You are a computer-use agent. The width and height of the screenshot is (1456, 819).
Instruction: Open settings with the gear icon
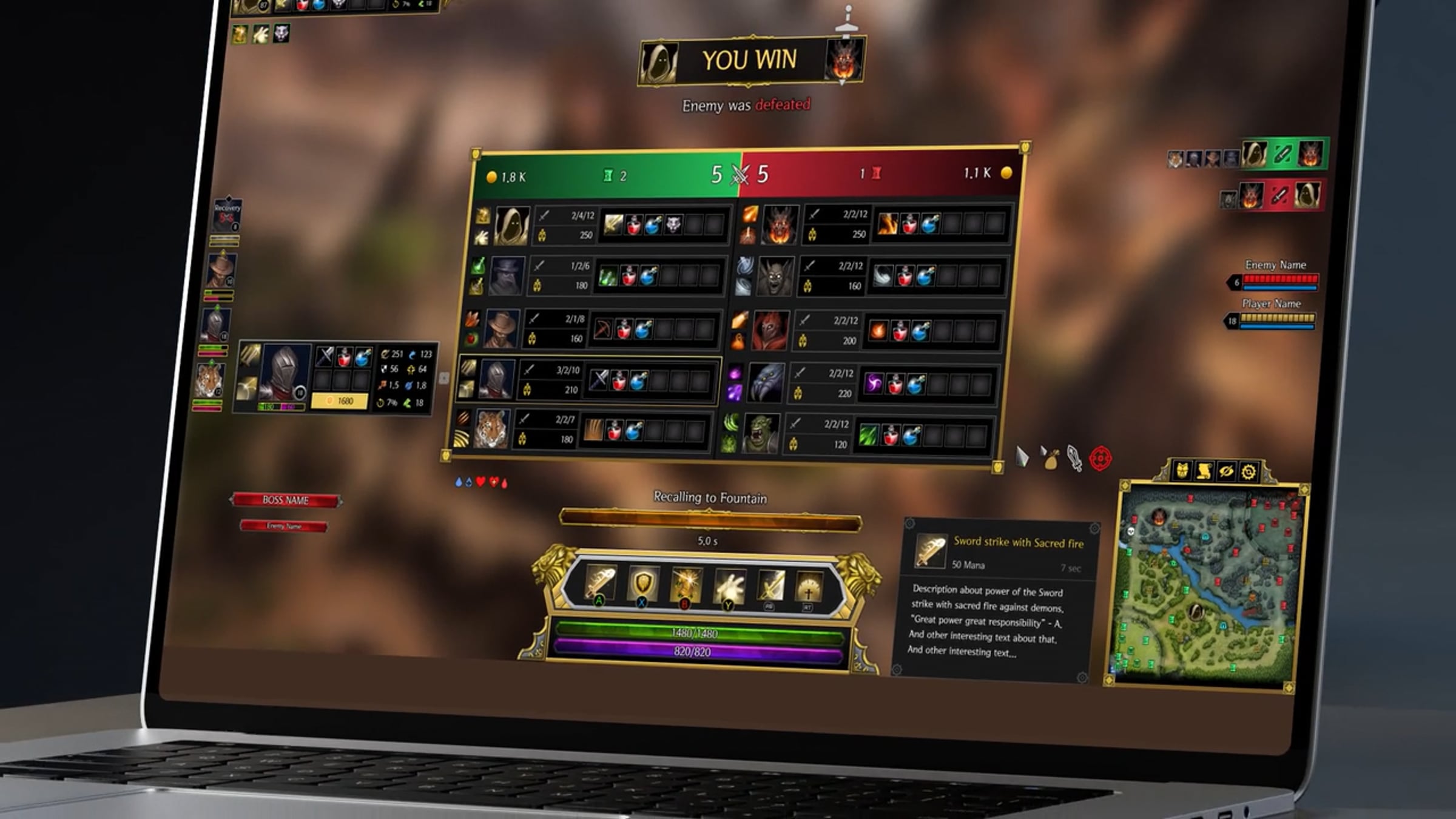pos(1249,473)
